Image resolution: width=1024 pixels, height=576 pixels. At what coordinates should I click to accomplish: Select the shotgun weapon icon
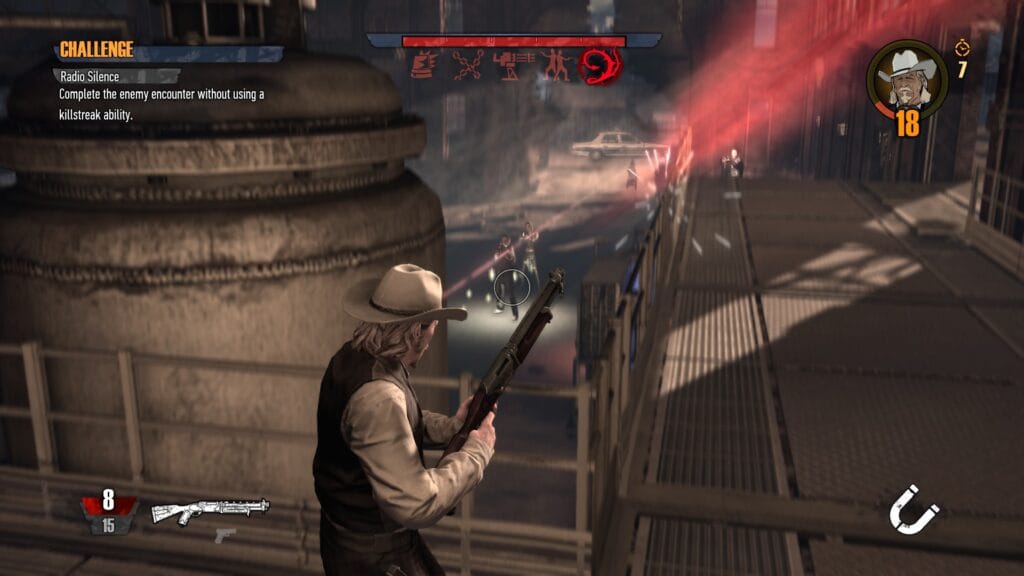click(x=210, y=510)
